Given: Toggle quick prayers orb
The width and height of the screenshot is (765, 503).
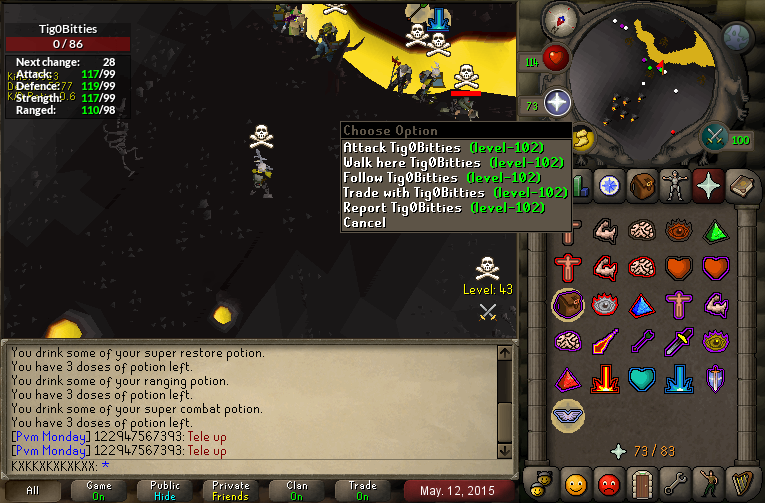Looking at the screenshot, I should coord(557,103).
